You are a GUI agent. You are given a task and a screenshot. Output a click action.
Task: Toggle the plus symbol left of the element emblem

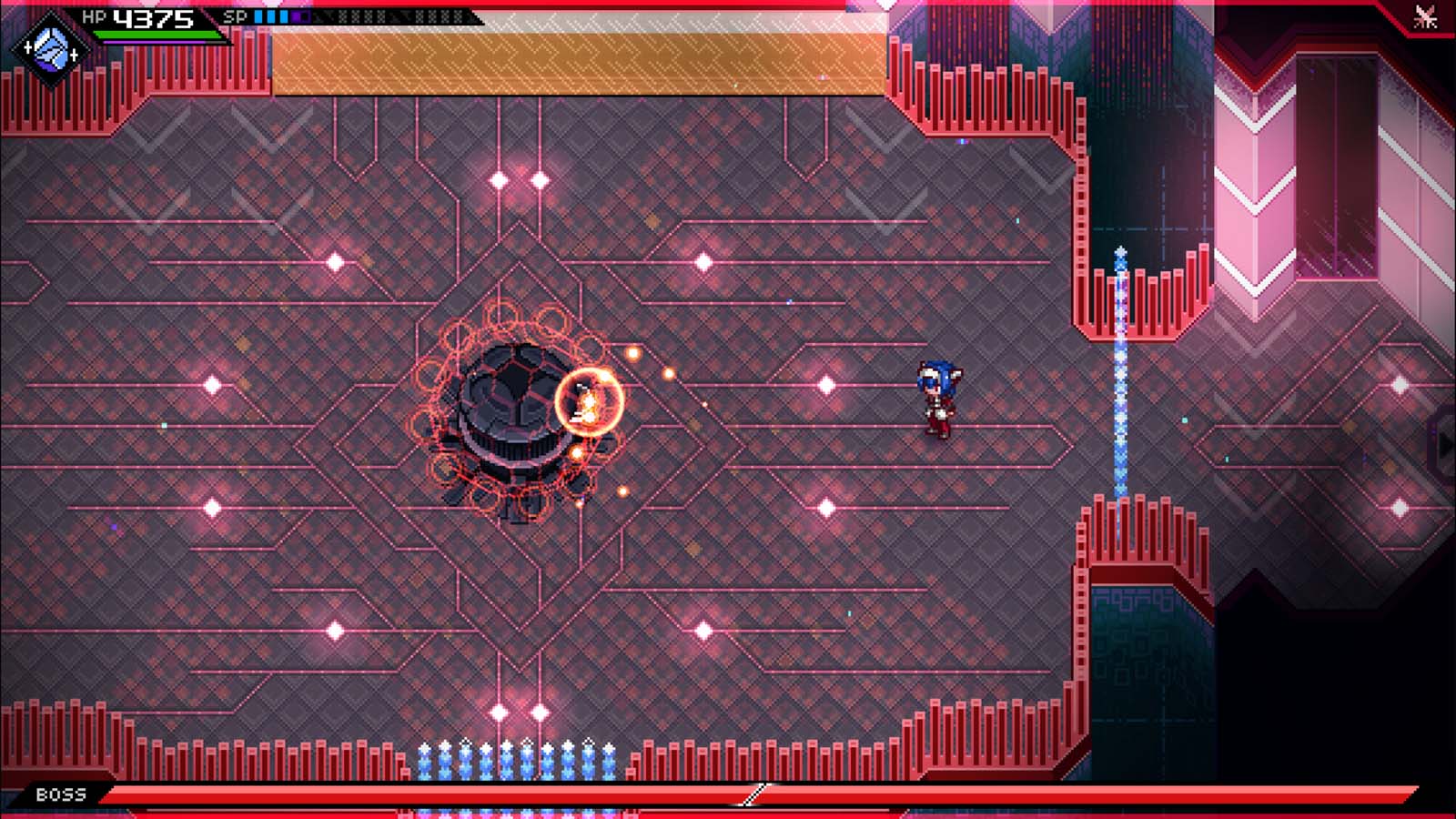tap(28, 47)
